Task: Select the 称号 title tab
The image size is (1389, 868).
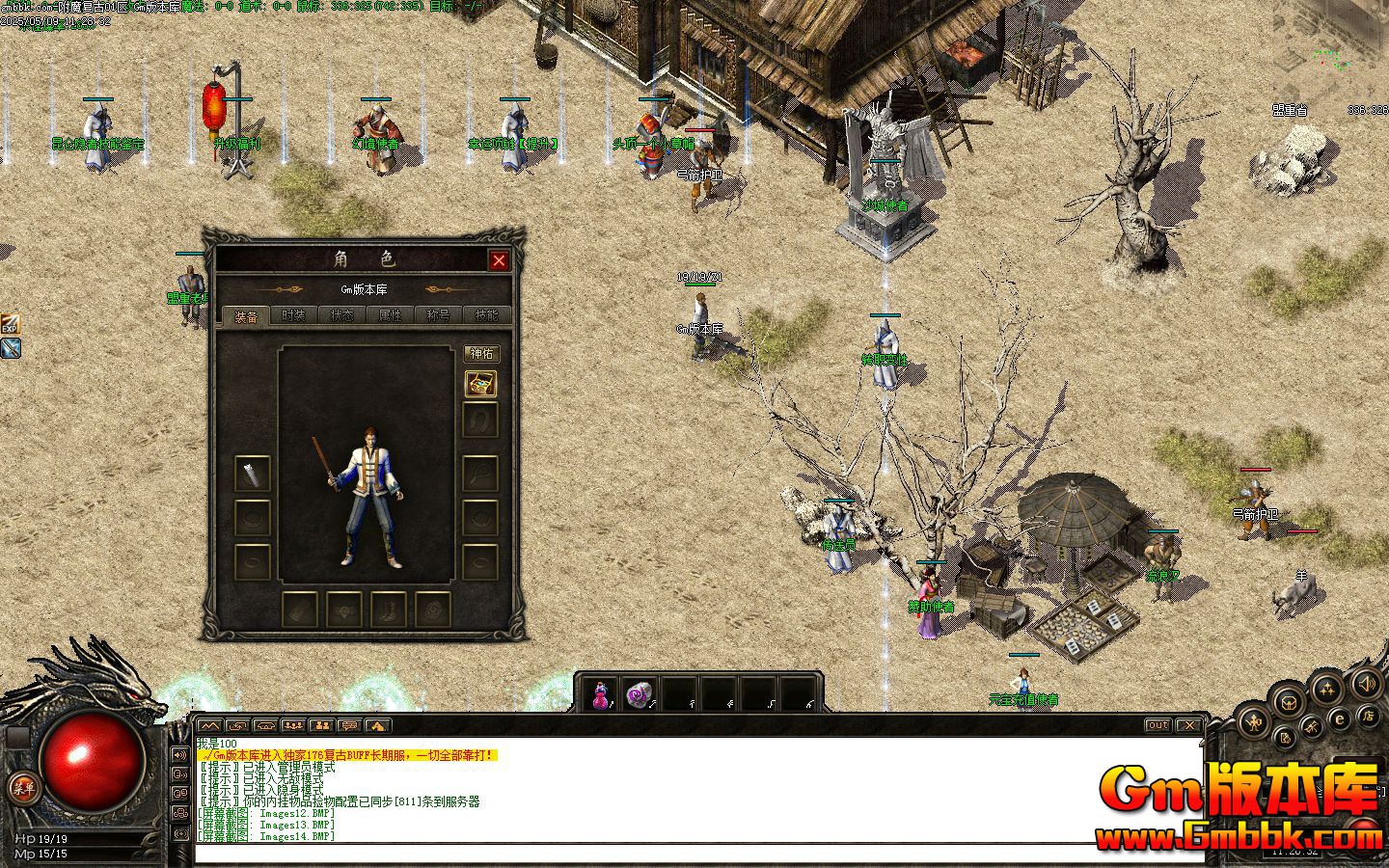Action: coord(438,315)
